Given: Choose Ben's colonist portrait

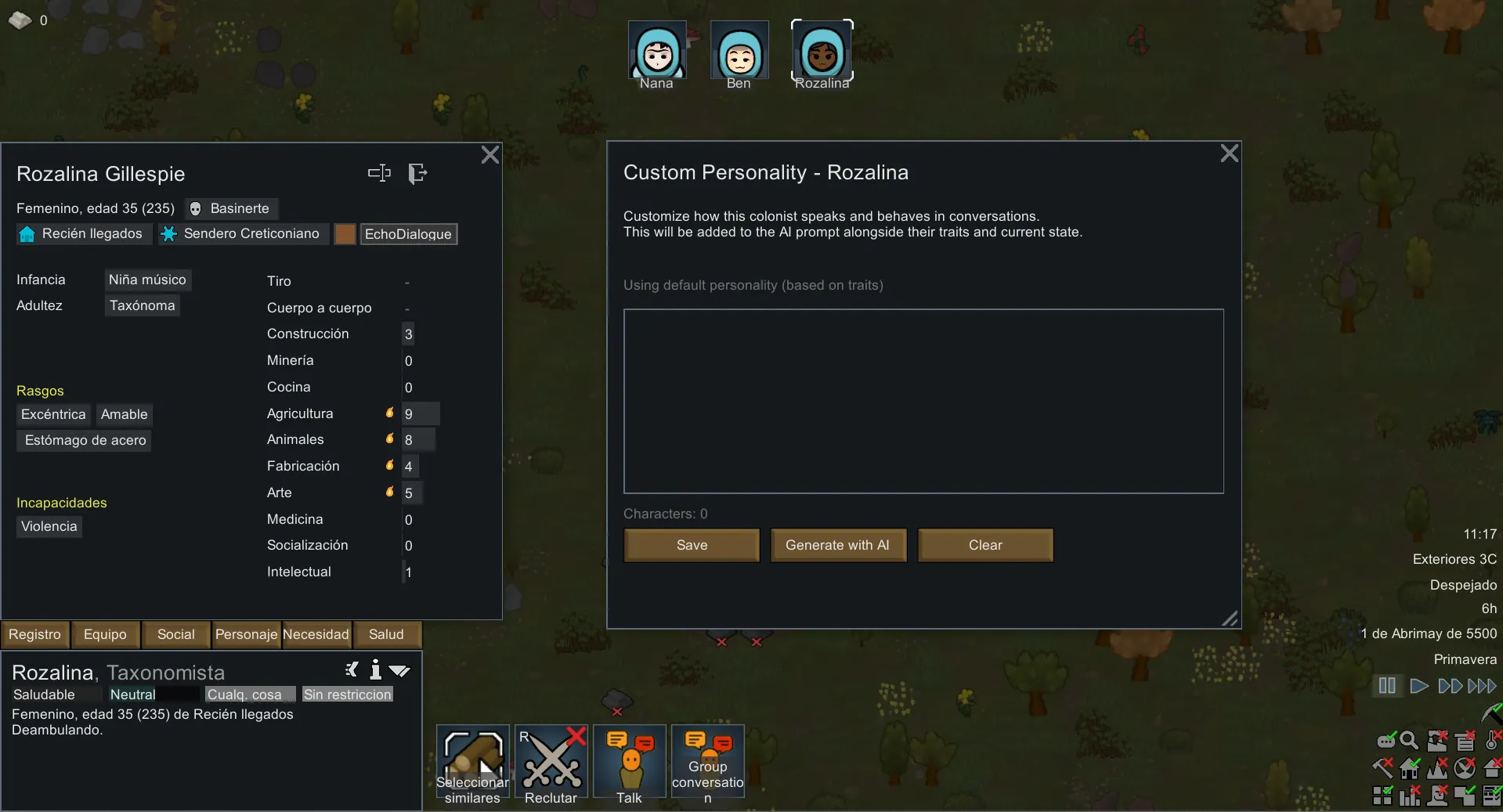Looking at the screenshot, I should [x=739, y=53].
